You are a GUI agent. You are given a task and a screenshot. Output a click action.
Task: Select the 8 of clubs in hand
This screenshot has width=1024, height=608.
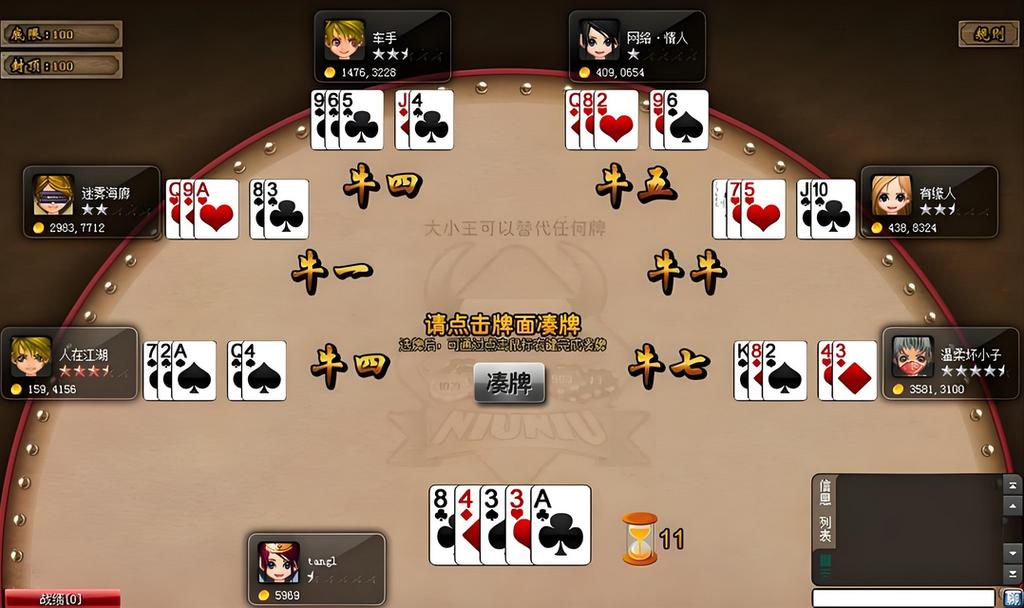point(441,525)
